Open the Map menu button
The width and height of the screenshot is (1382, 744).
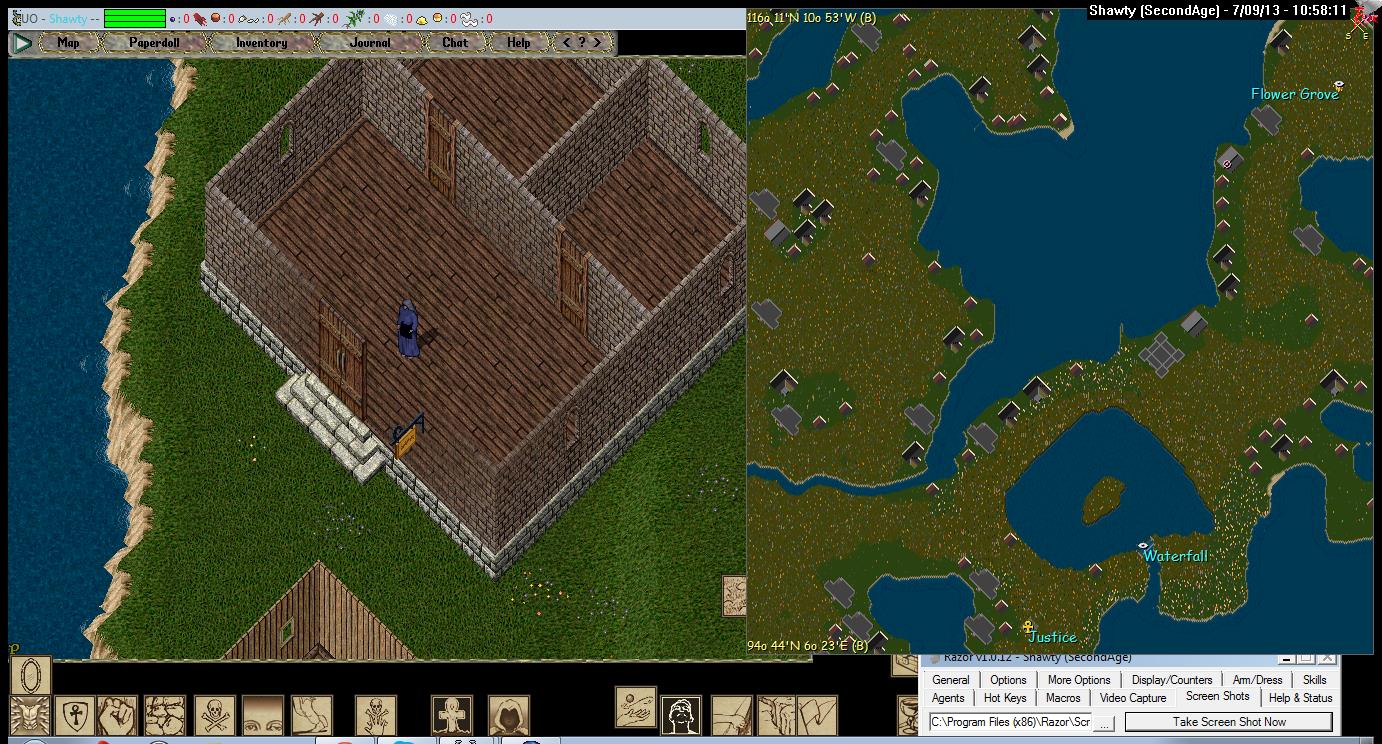[68, 43]
